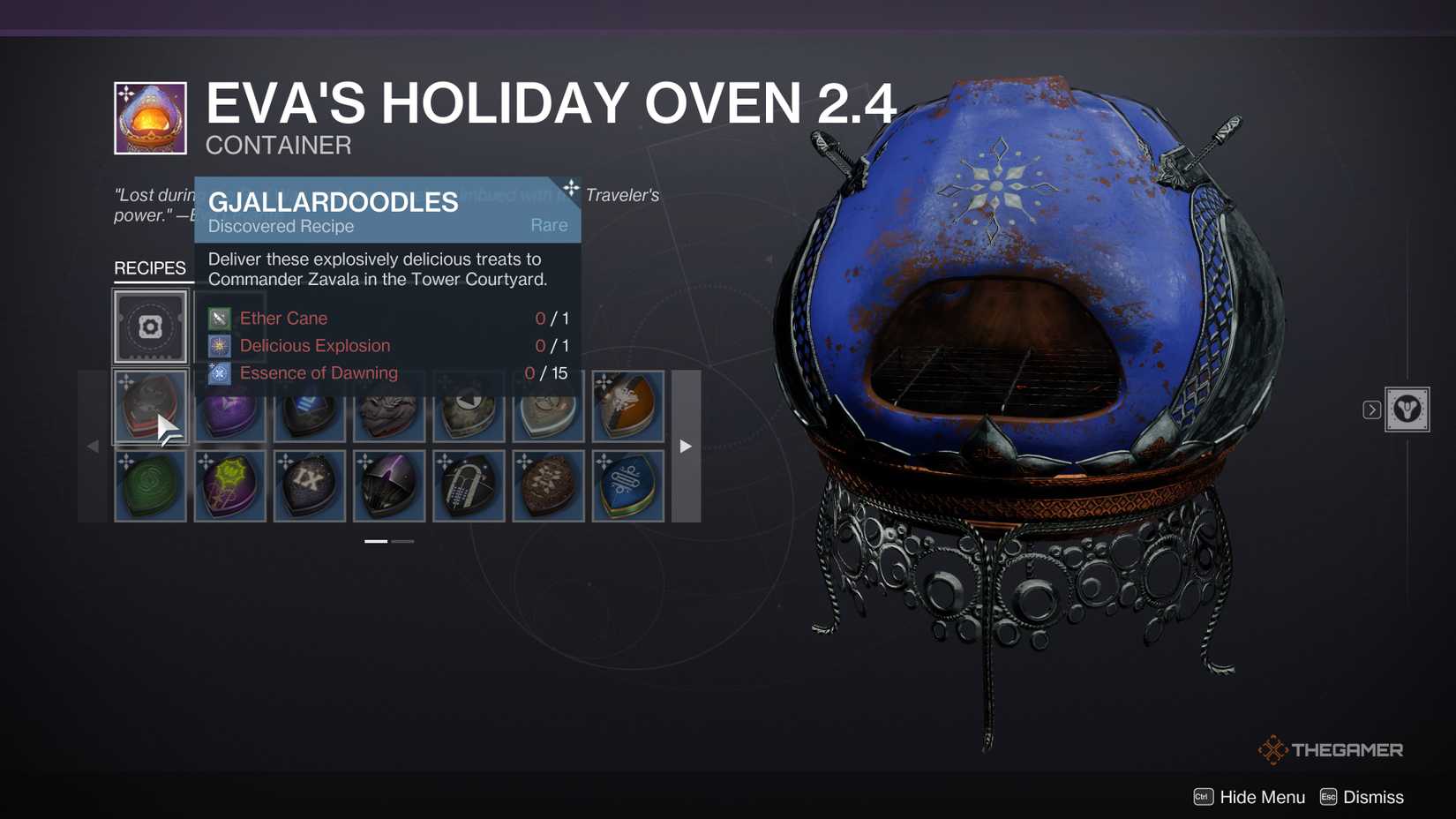Screen dimensions: 1456x819
Task: Select the IX-marked dark cookie recipe
Action: (x=310, y=485)
